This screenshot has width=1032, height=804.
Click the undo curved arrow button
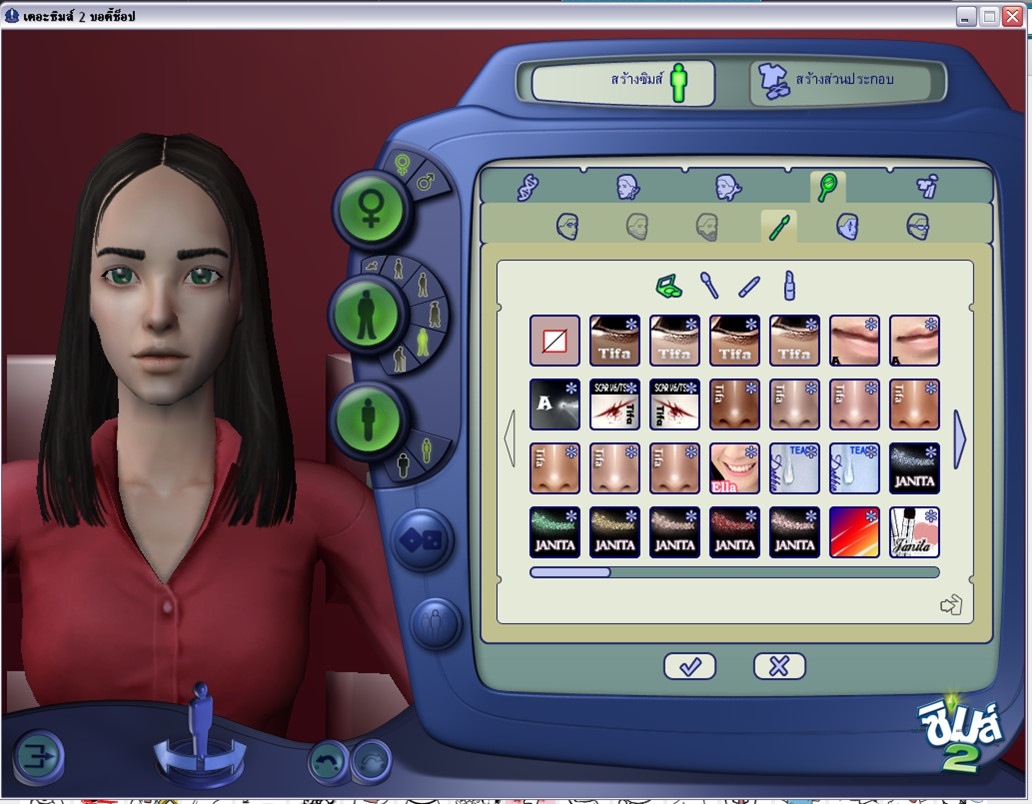click(x=328, y=761)
